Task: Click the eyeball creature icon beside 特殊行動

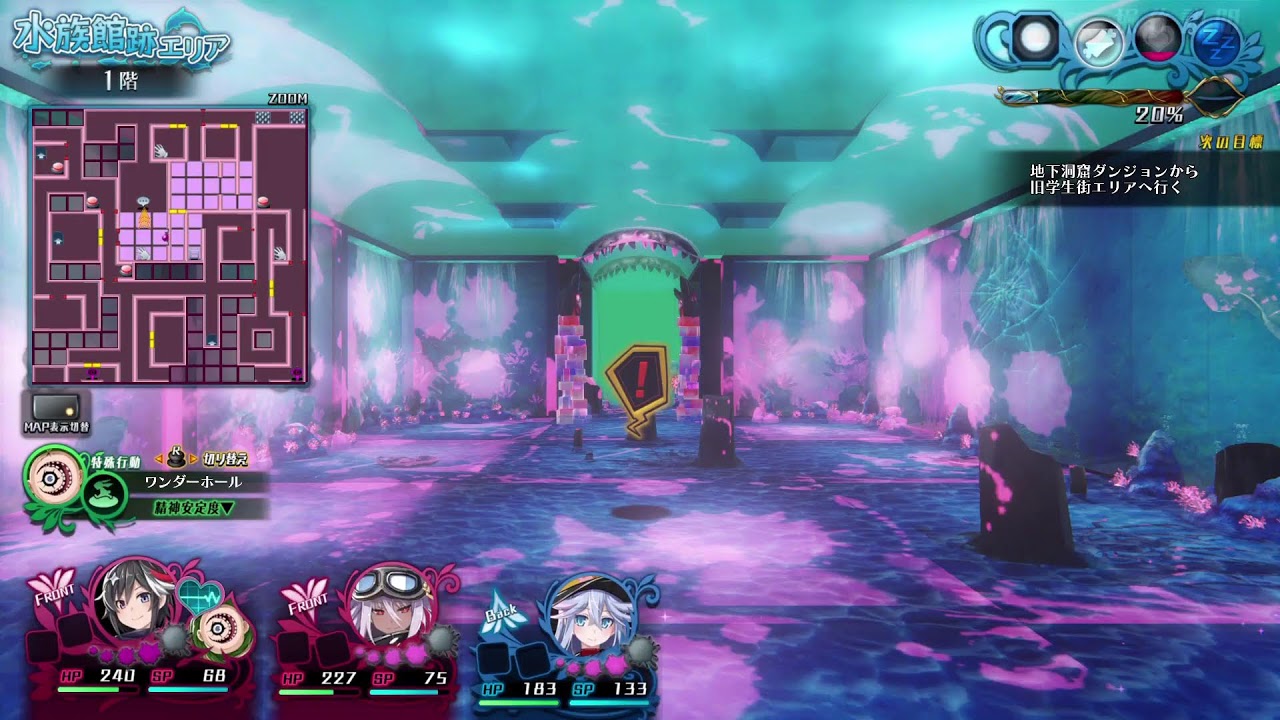Action: 49,477
